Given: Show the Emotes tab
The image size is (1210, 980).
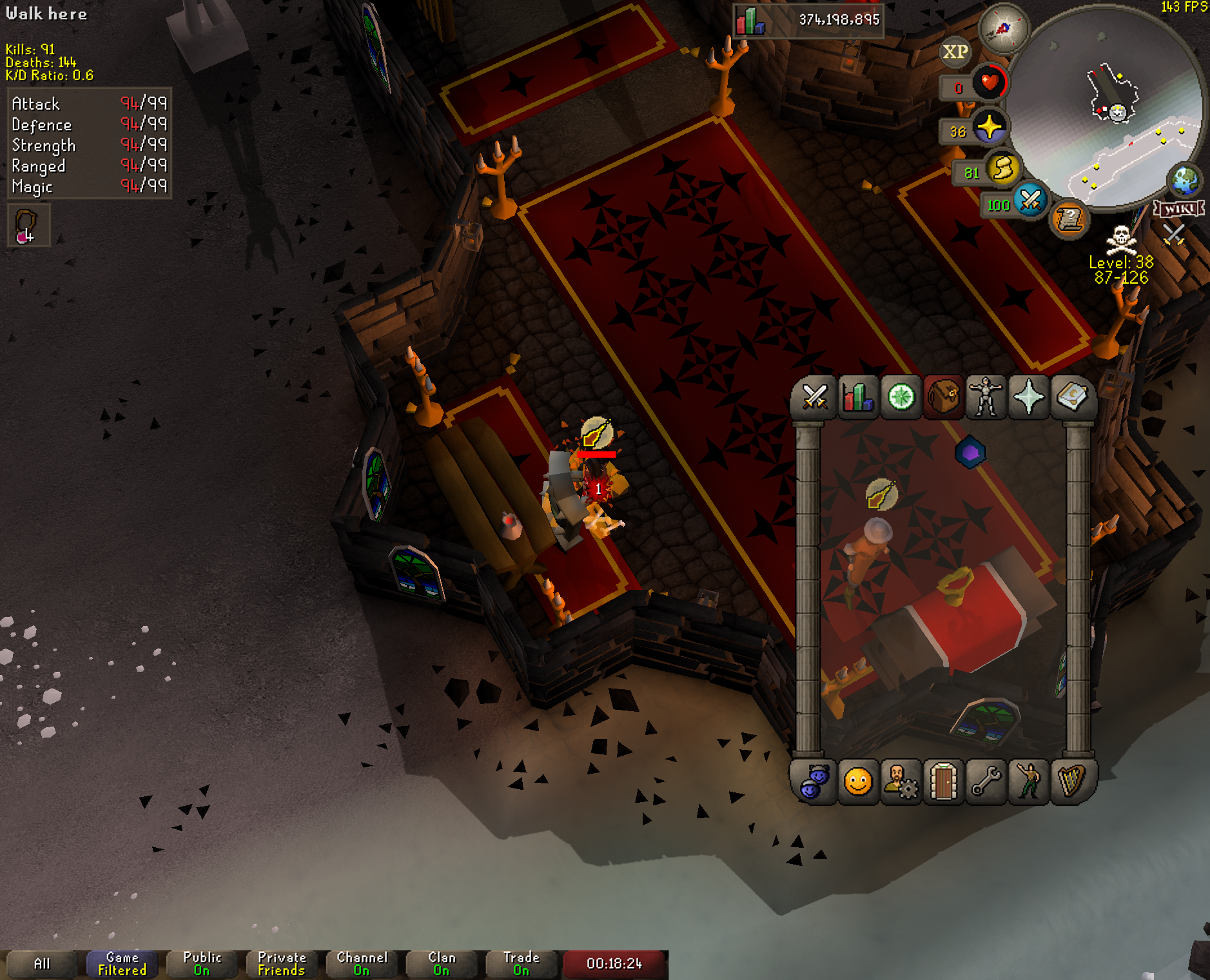Looking at the screenshot, I should [1029, 782].
